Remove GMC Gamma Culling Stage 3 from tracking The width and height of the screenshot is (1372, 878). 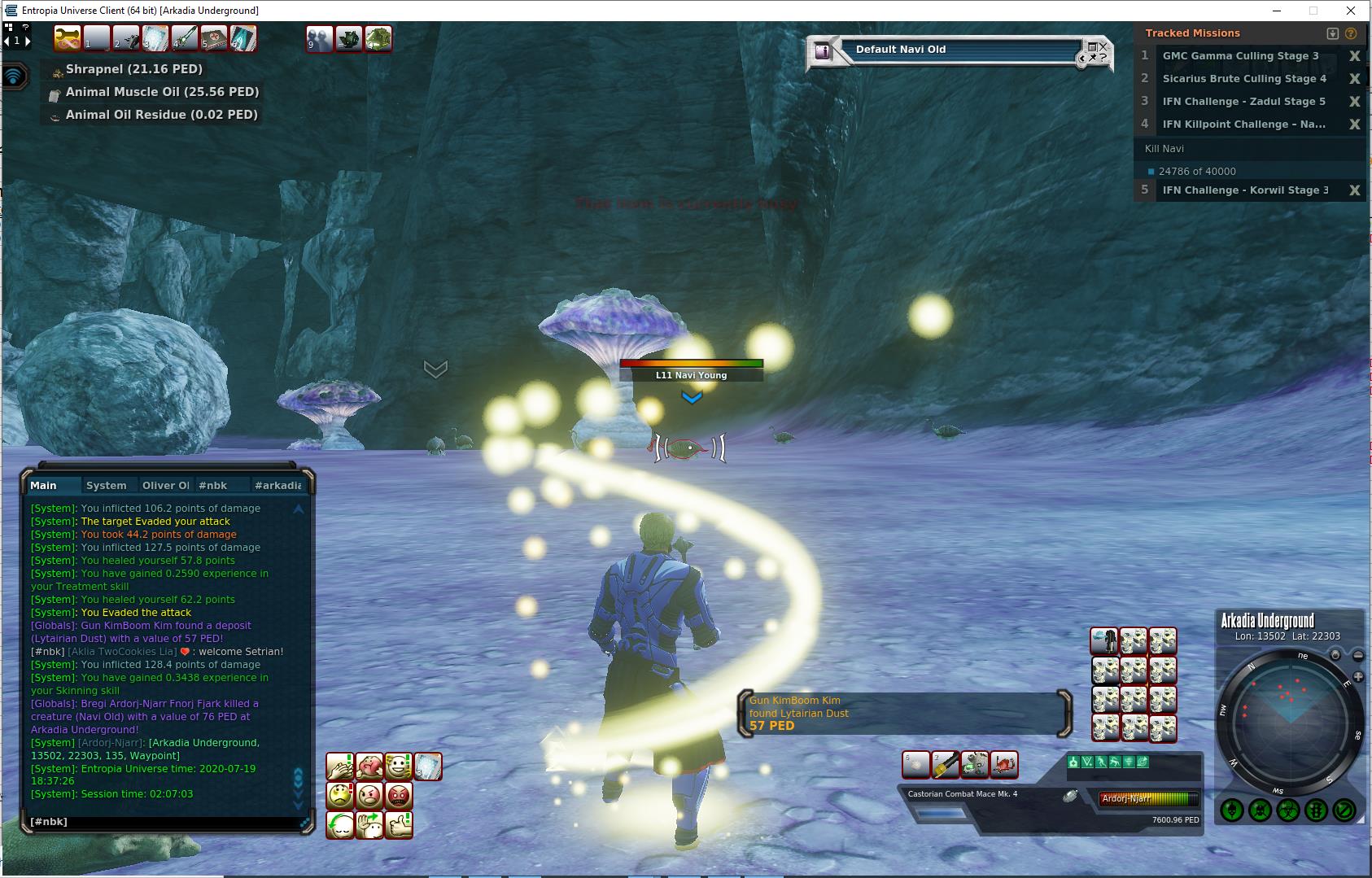tap(1354, 56)
